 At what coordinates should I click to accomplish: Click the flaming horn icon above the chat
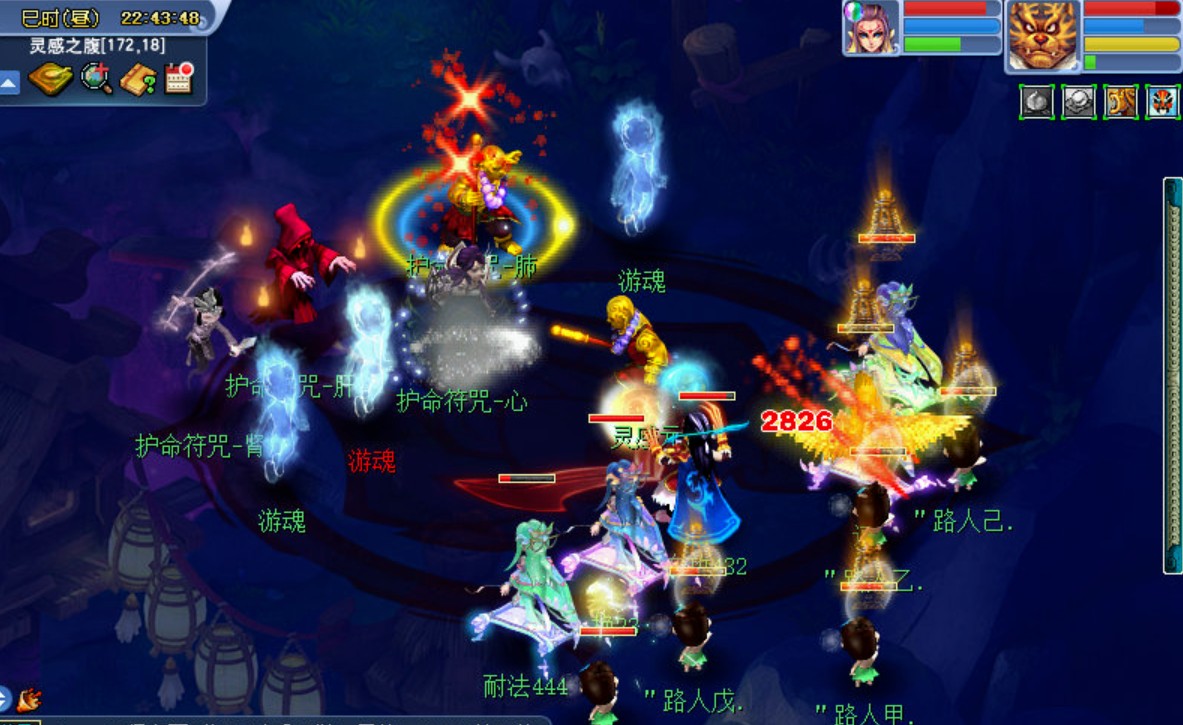pos(29,698)
